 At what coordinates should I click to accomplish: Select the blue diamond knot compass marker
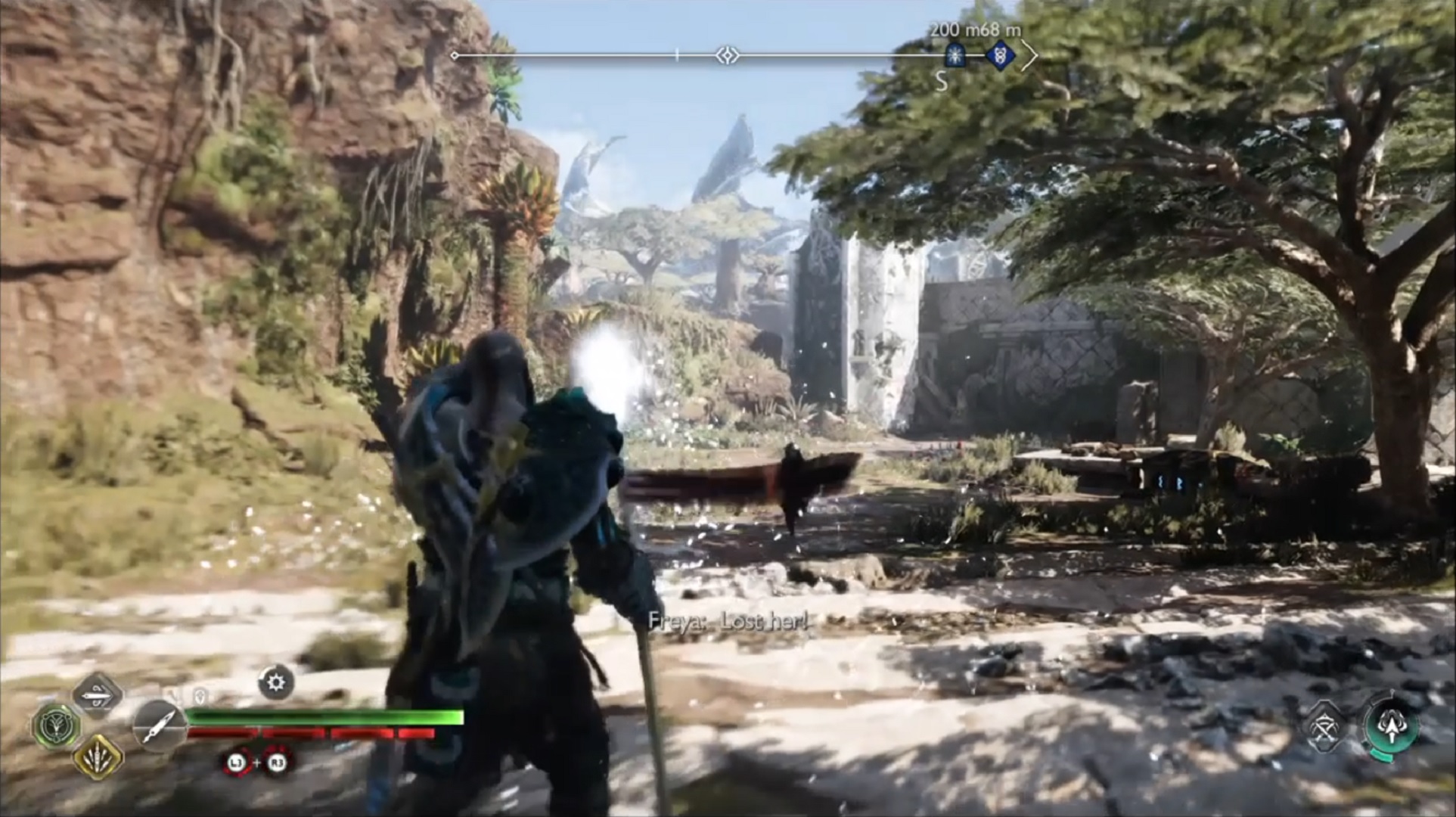(x=1000, y=55)
